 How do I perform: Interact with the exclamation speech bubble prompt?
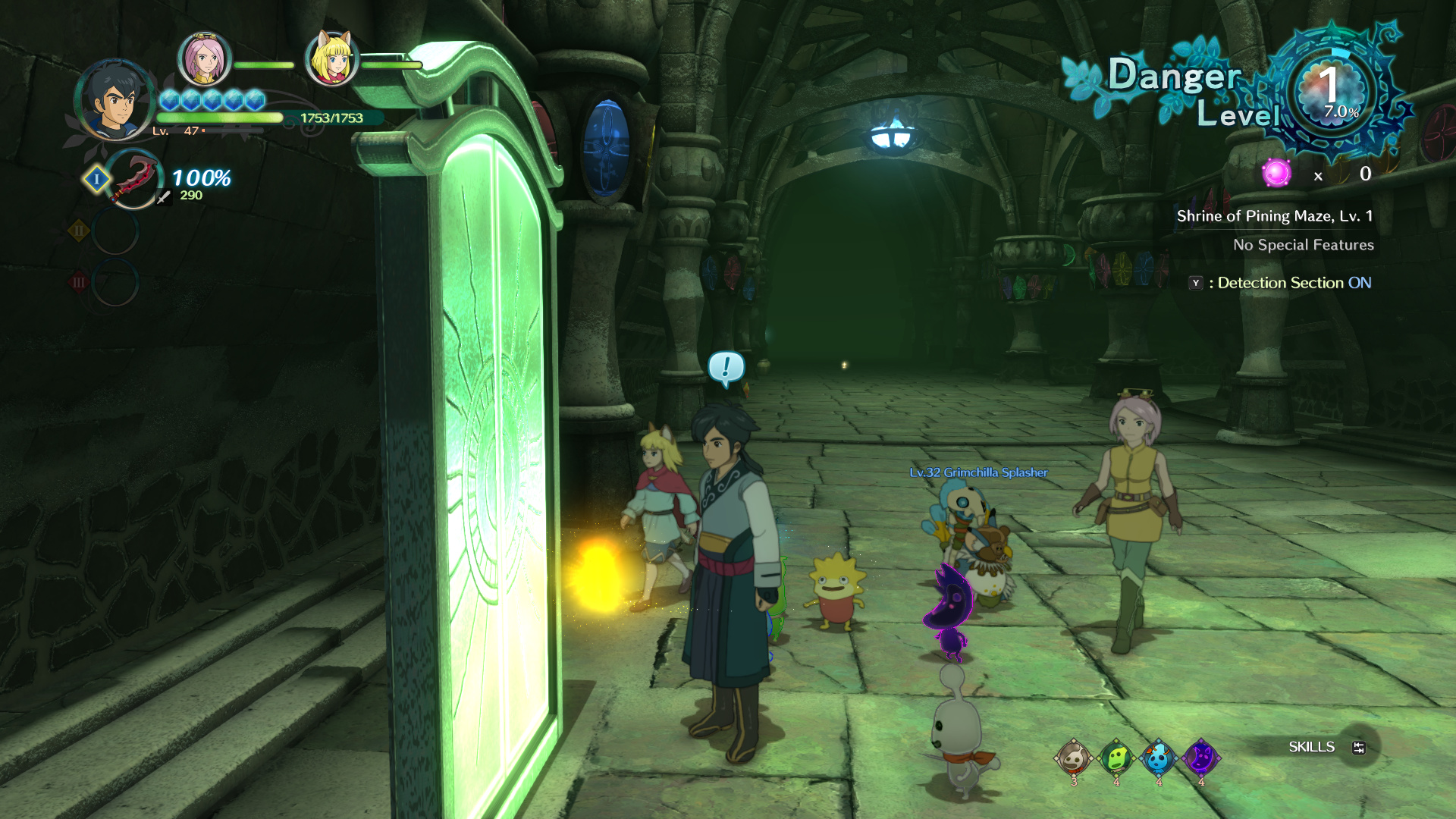(x=726, y=368)
